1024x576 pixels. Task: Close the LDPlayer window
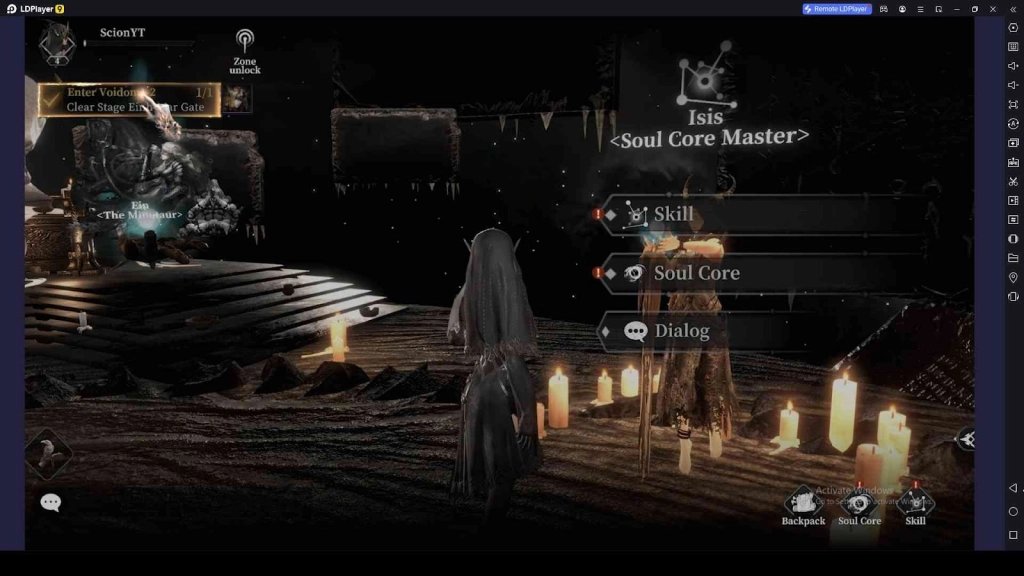[992, 9]
